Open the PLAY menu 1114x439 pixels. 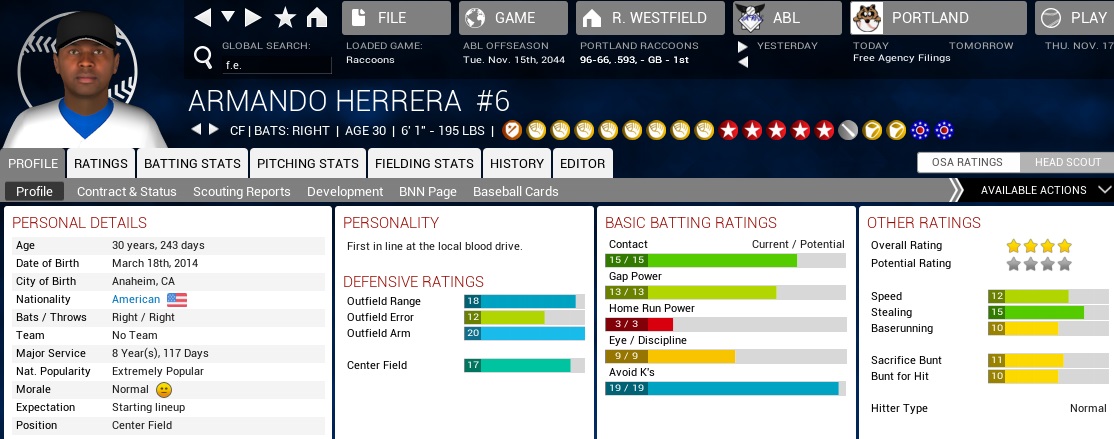[x=1075, y=18]
